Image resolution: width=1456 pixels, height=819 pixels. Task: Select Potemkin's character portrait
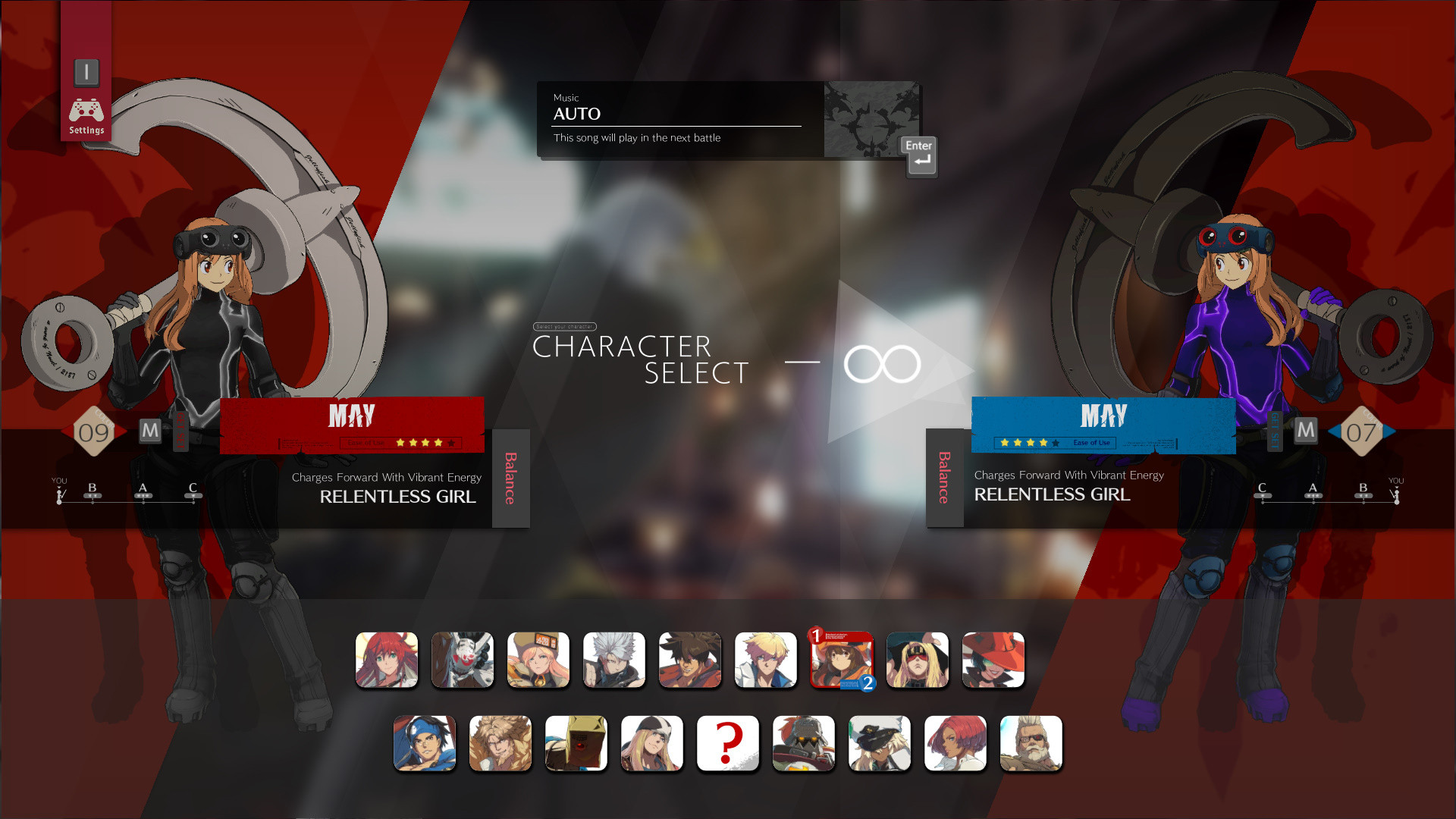tap(803, 743)
